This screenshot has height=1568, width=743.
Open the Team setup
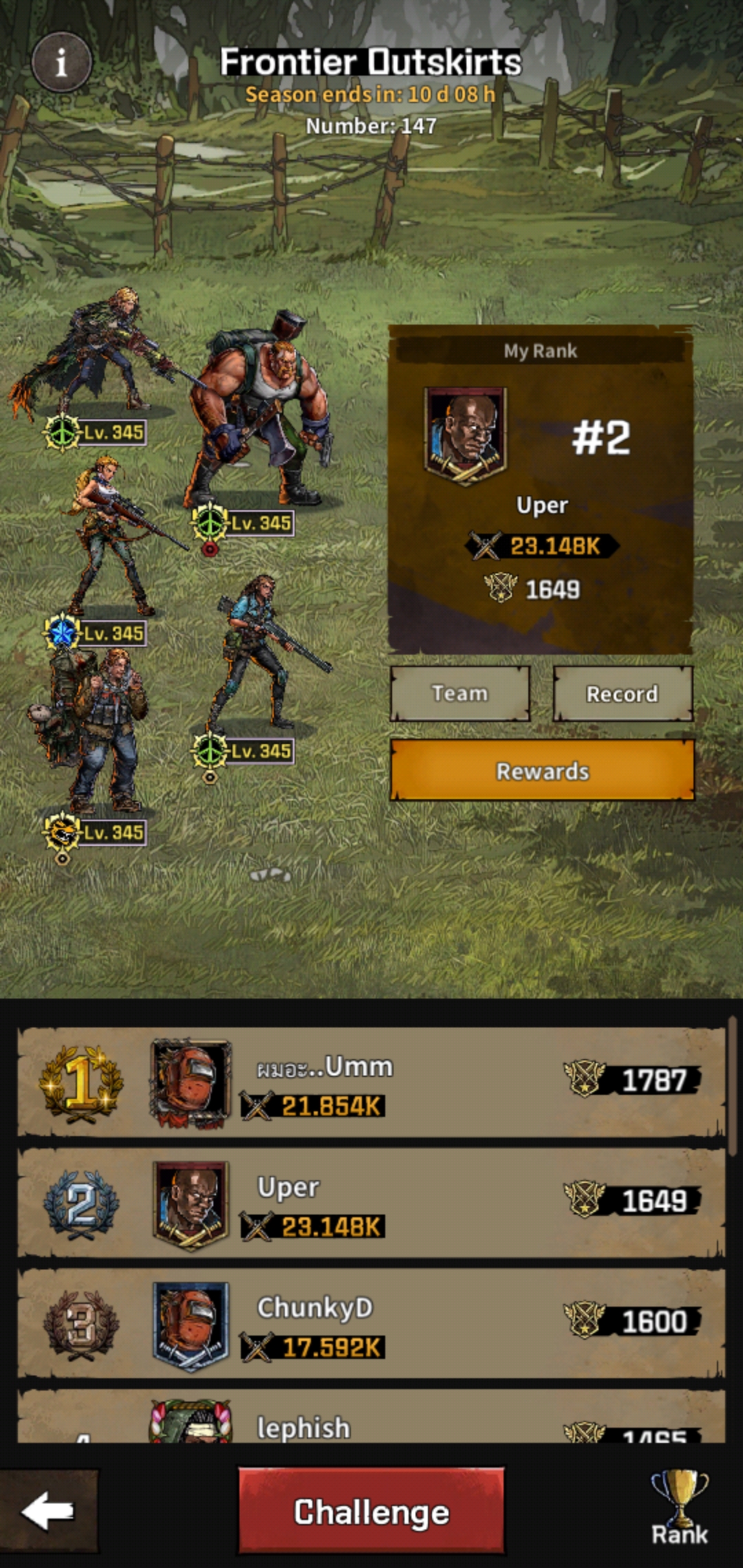click(x=460, y=693)
